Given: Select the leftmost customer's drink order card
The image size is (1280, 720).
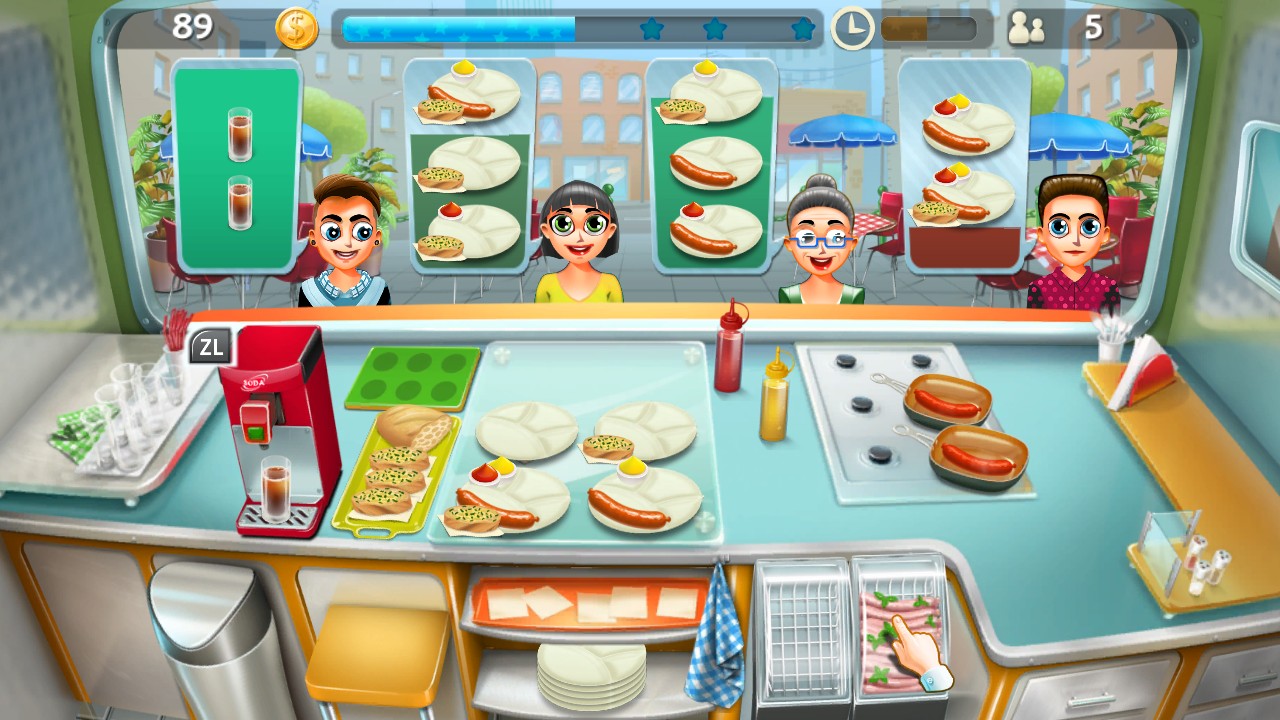Looking at the screenshot, I should (x=235, y=165).
